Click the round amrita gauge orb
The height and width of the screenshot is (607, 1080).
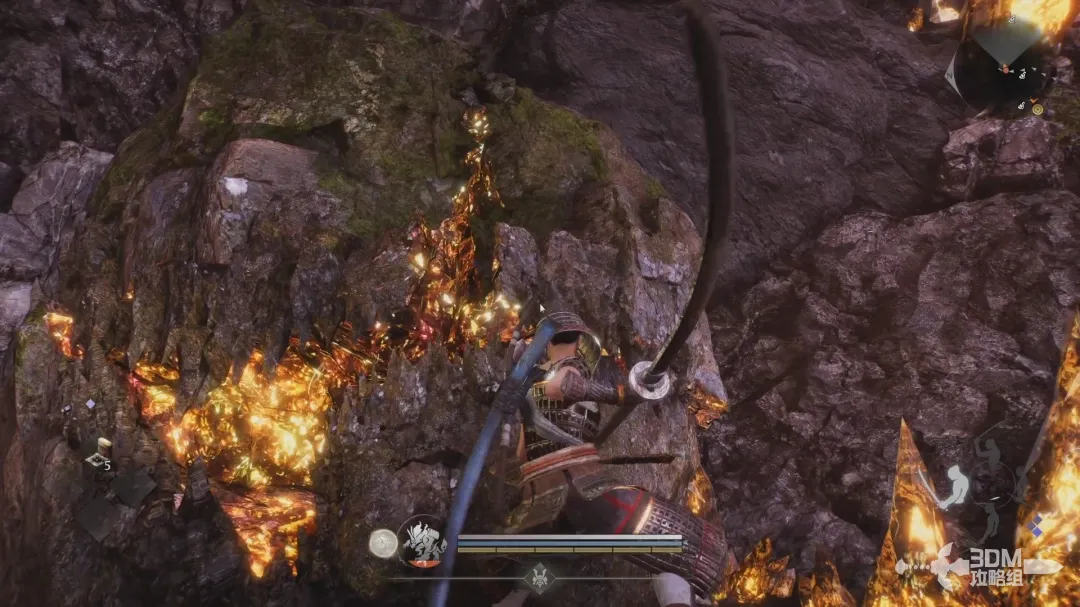pyautogui.click(x=382, y=543)
